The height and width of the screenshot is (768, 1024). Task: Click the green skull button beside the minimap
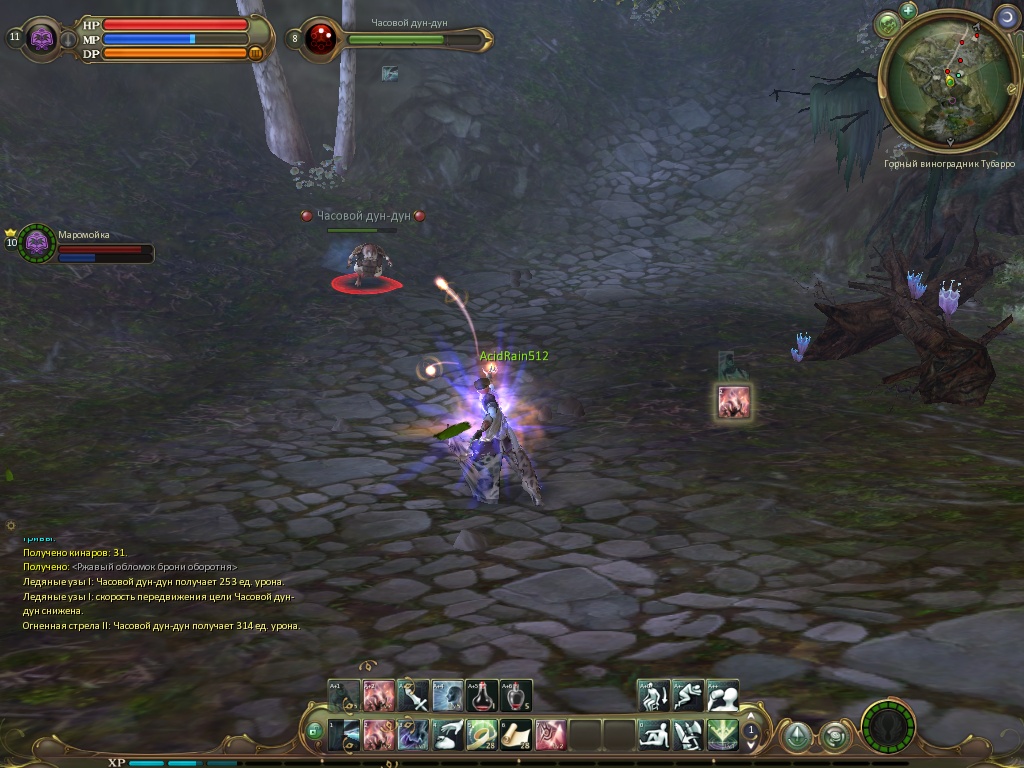pos(888,24)
